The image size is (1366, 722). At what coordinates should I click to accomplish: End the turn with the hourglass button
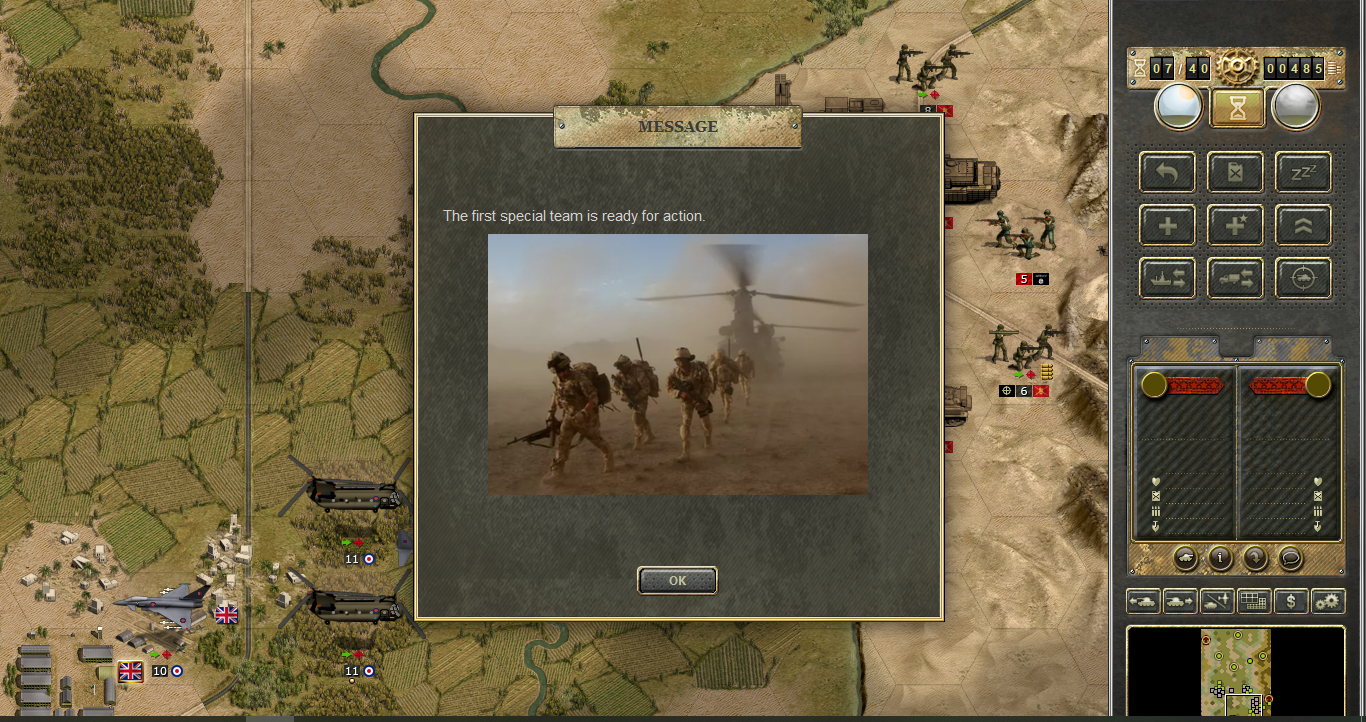click(1238, 107)
